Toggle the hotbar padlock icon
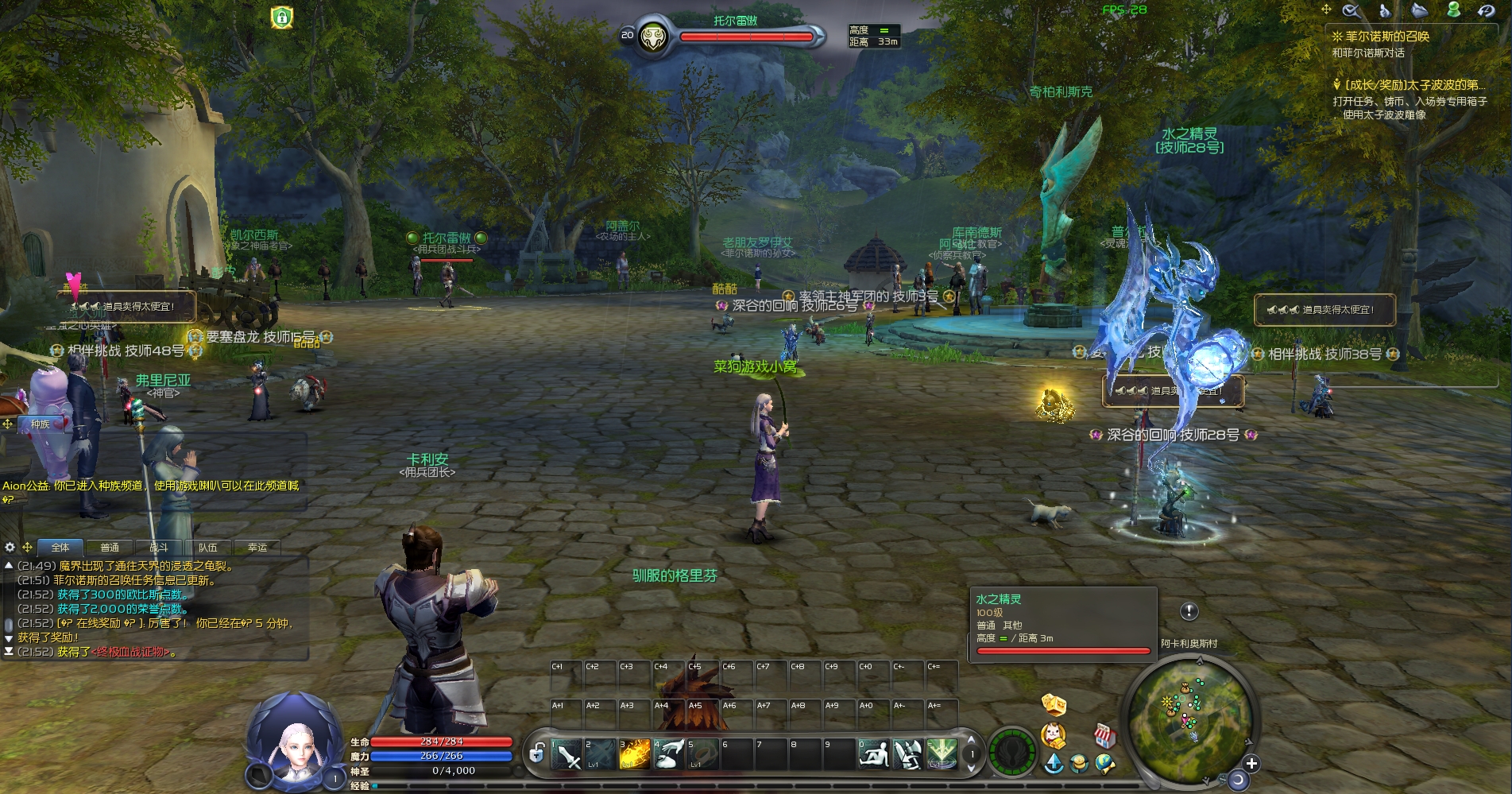This screenshot has width=1512, height=794. 537,753
